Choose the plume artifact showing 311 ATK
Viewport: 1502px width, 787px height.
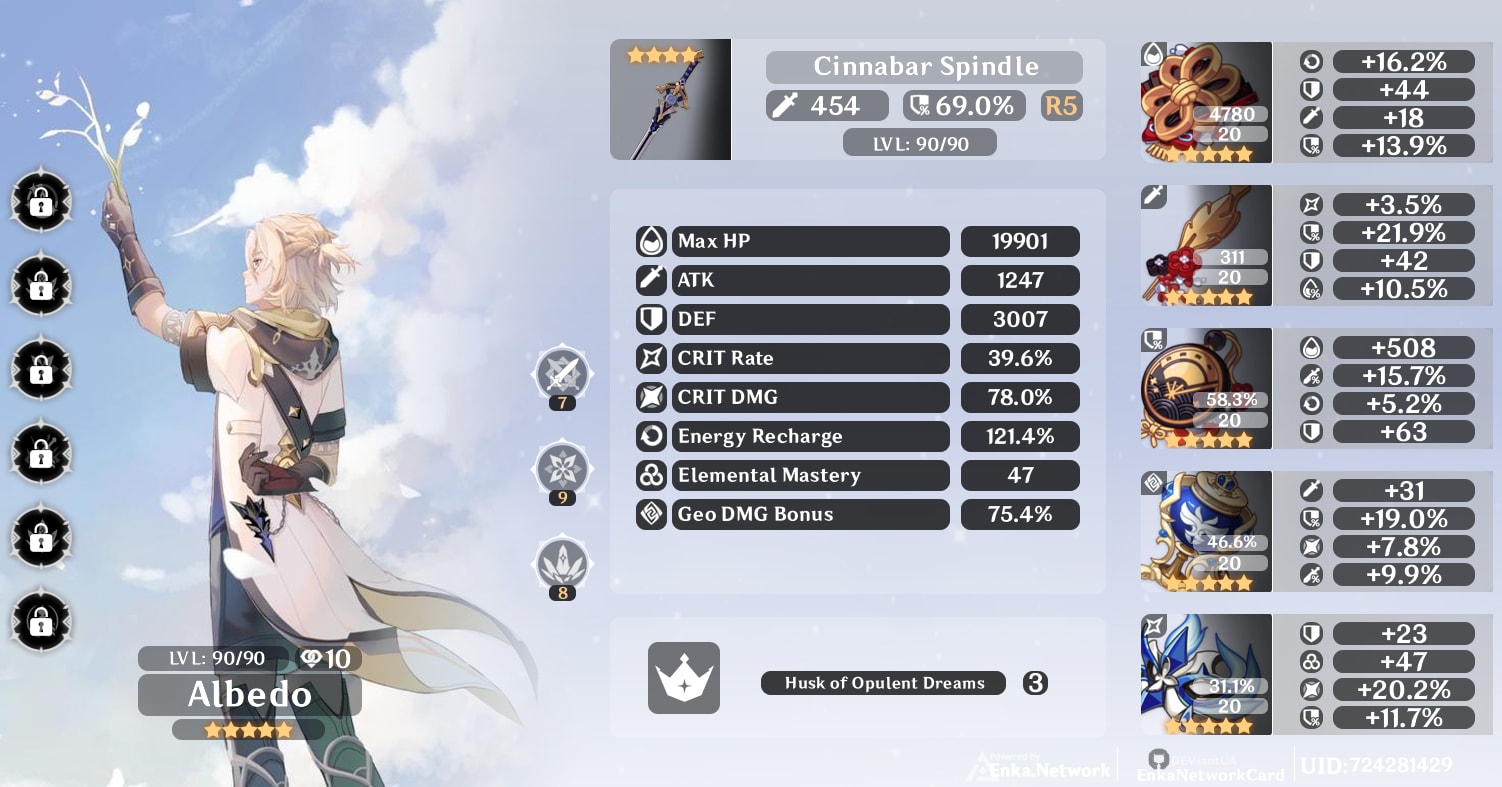(1205, 245)
